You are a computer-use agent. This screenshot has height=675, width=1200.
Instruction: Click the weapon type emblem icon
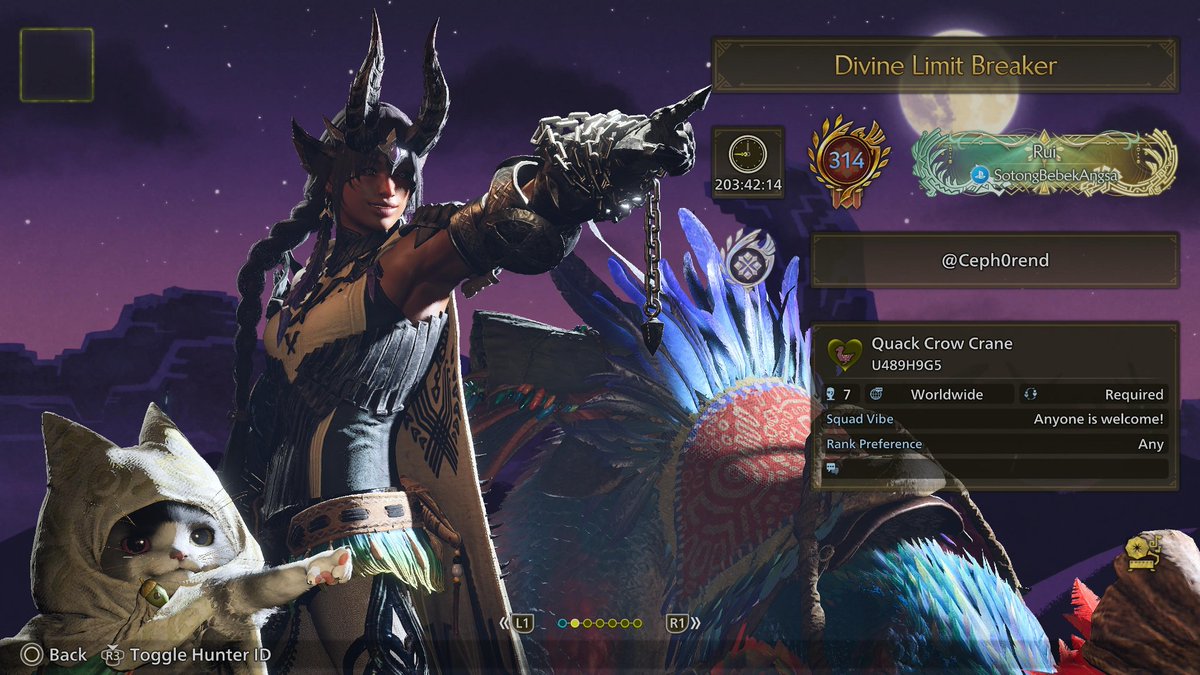point(746,258)
